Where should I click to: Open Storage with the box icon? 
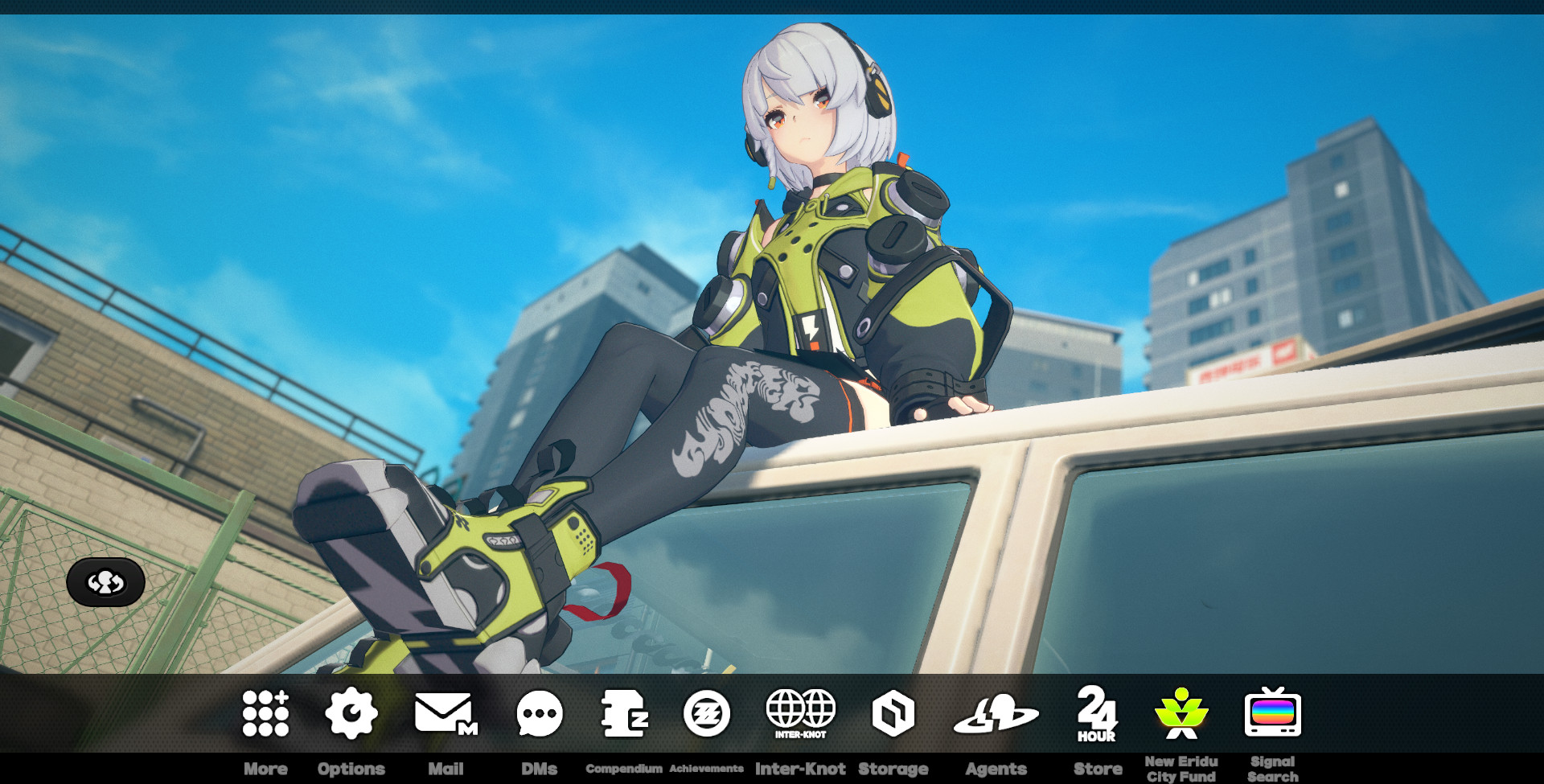[x=894, y=712]
